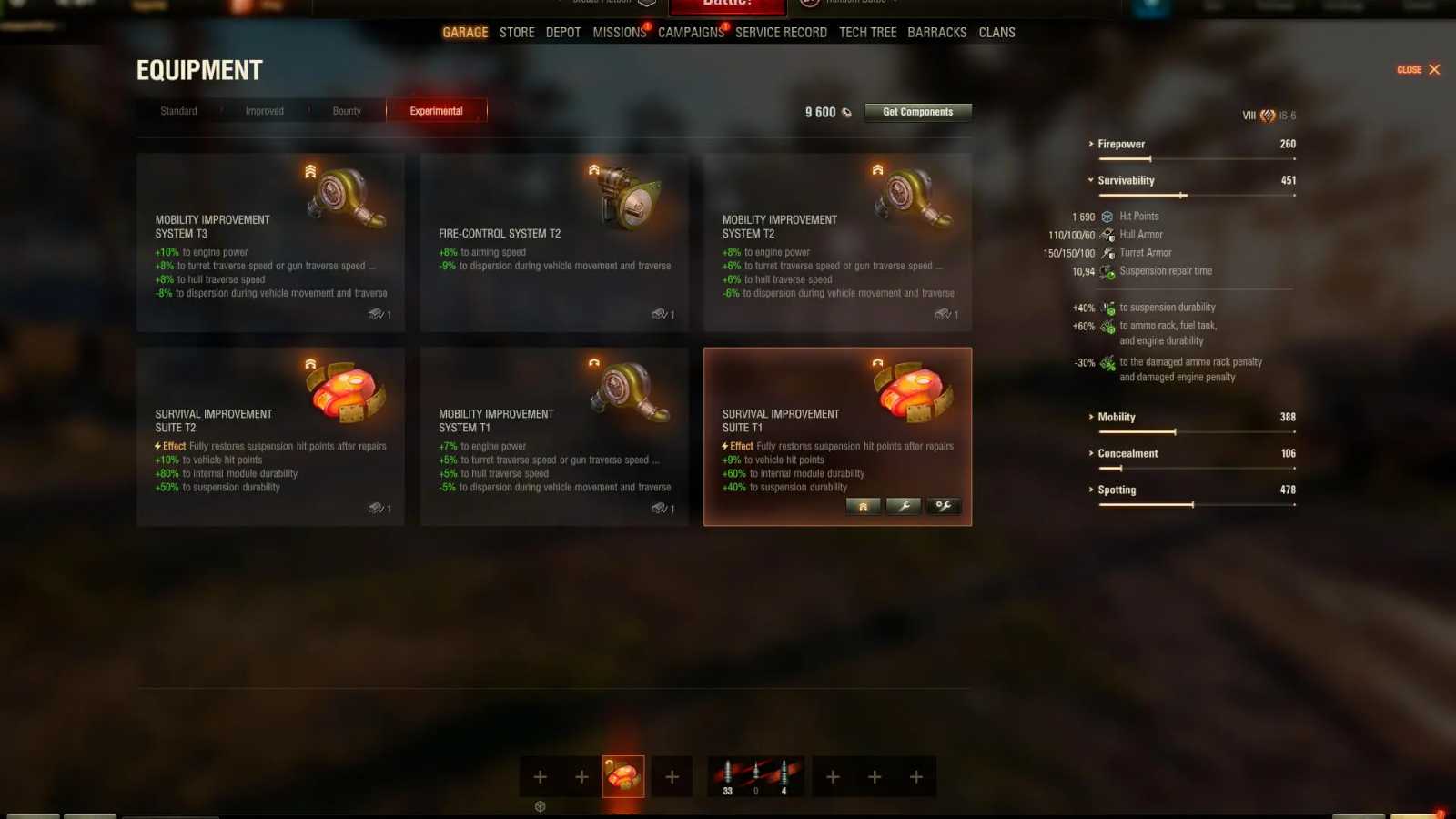
Task: Select the wrench mount icon on Survival Suite T1
Action: 903,506
